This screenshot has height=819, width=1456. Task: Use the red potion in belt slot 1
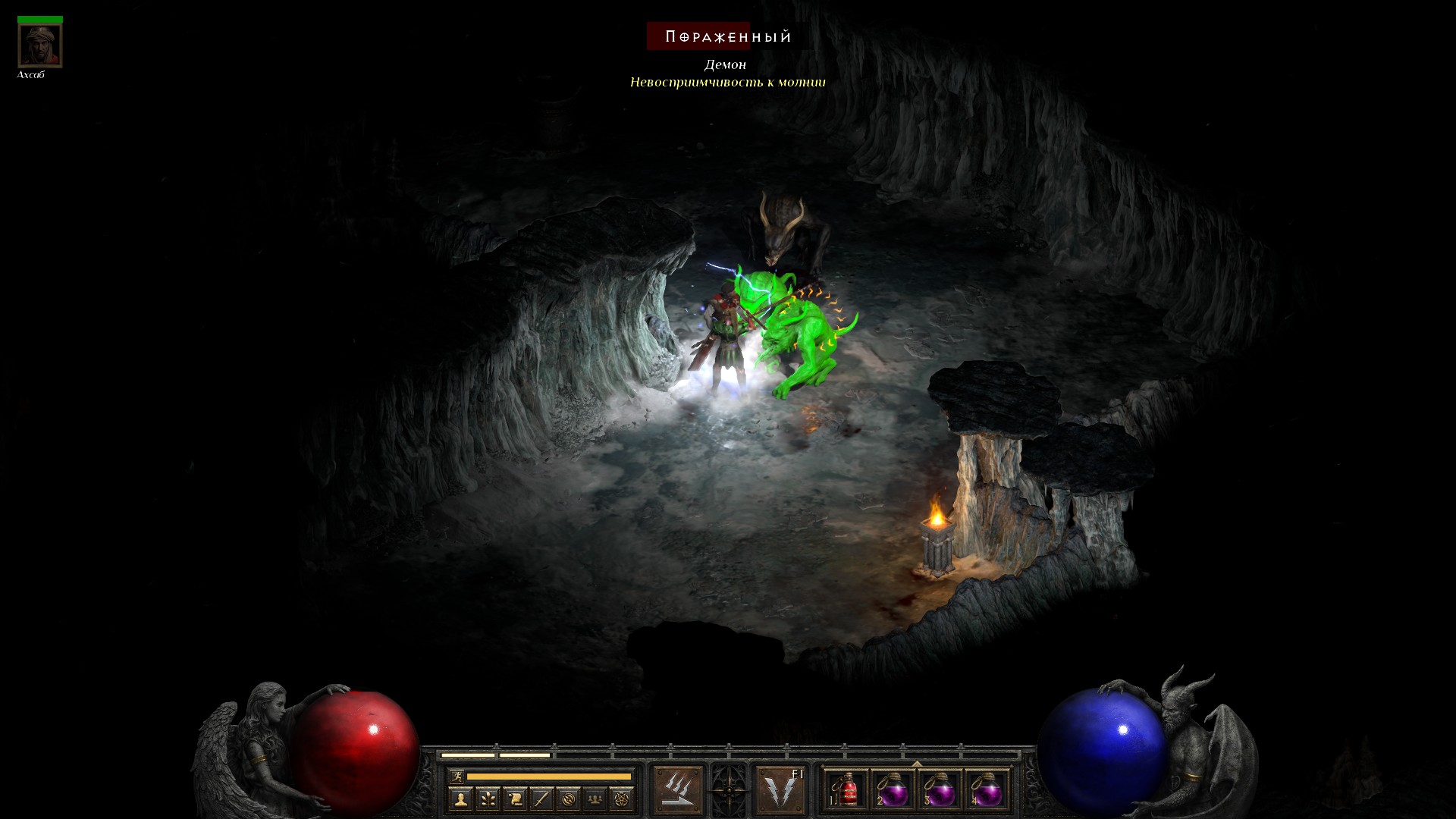click(x=846, y=791)
